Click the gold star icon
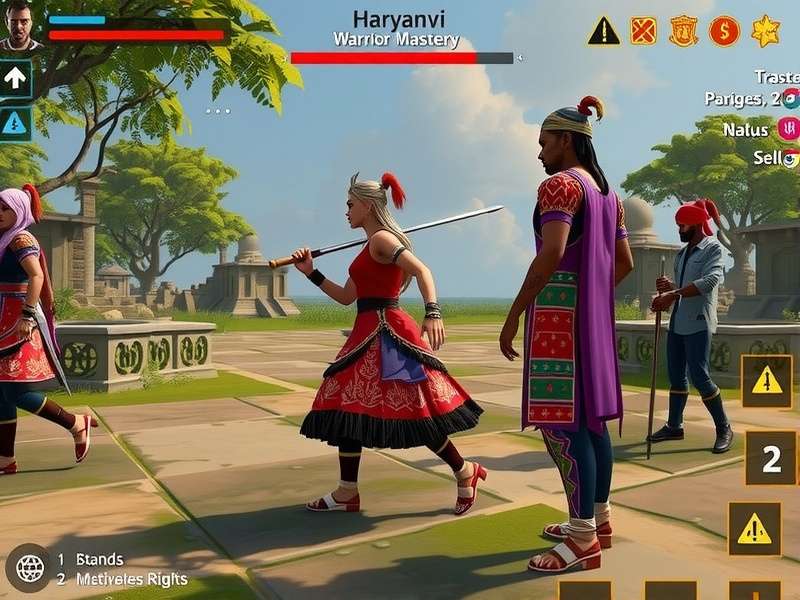800x600 pixels. 765,31
